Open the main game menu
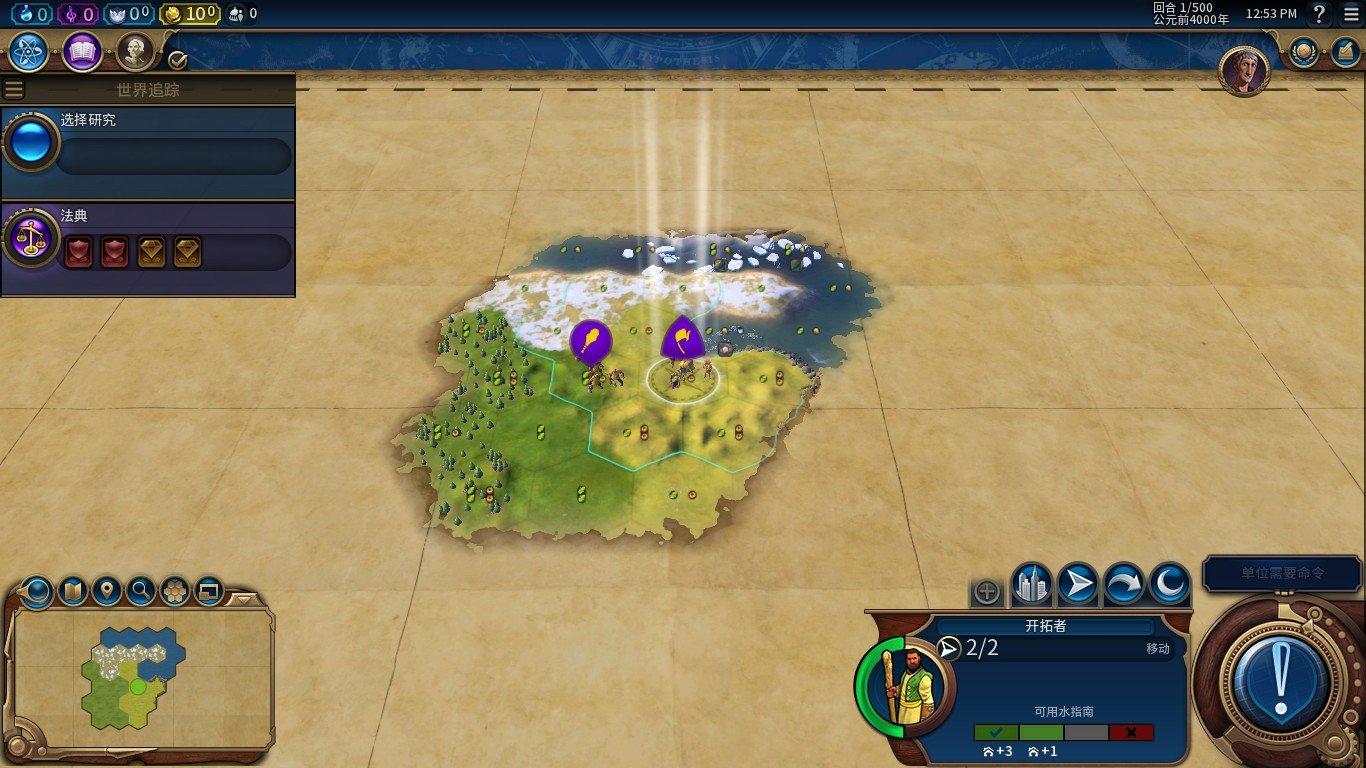 tap(1351, 14)
